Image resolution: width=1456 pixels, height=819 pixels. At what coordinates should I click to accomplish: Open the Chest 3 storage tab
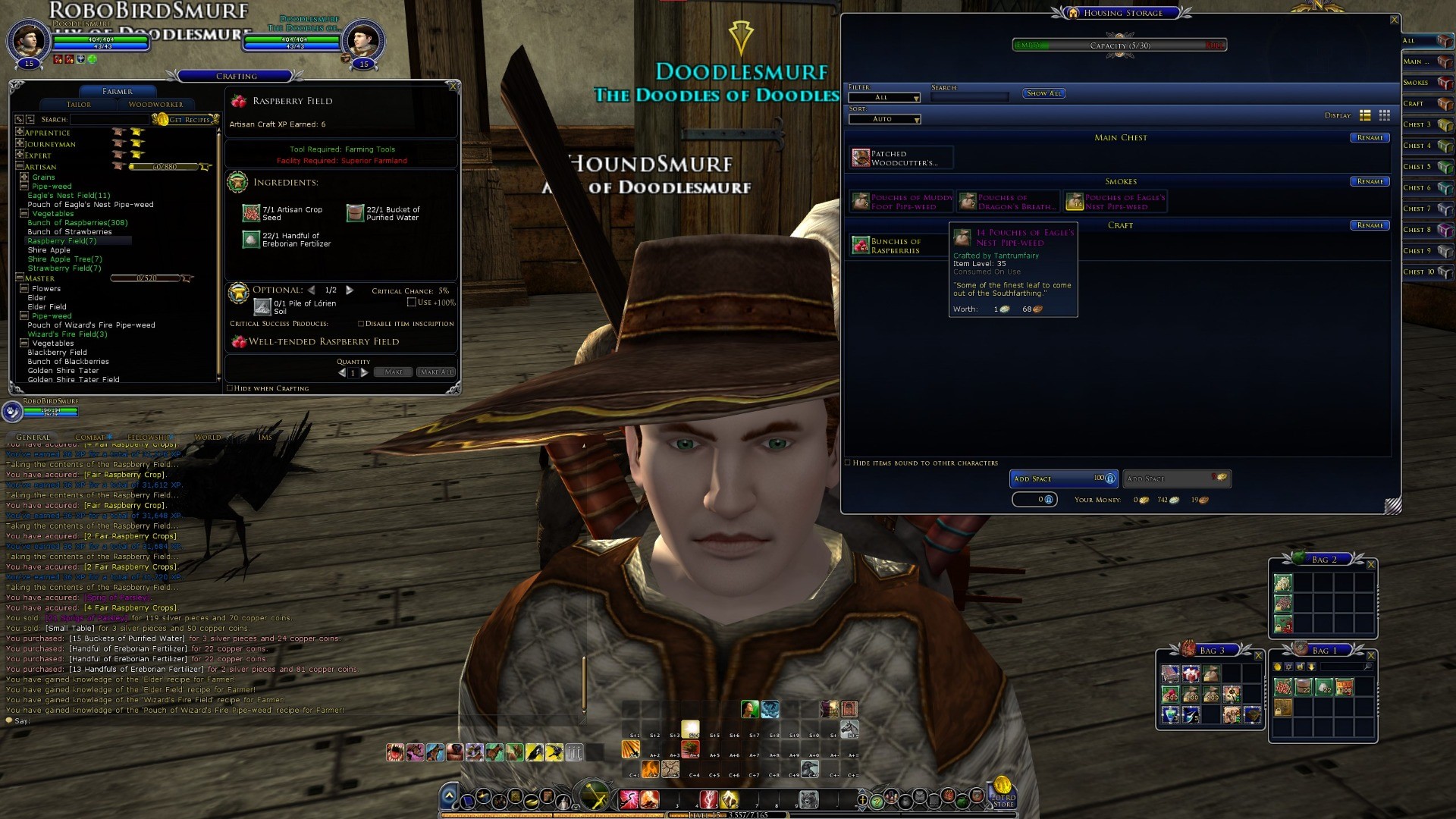1426,124
